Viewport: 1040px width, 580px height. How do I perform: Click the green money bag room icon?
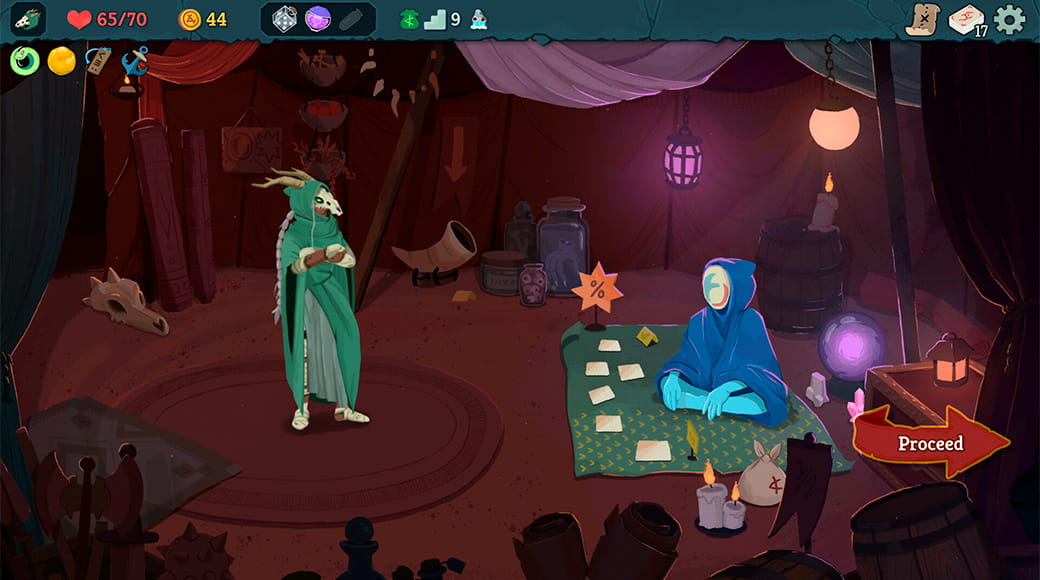409,19
